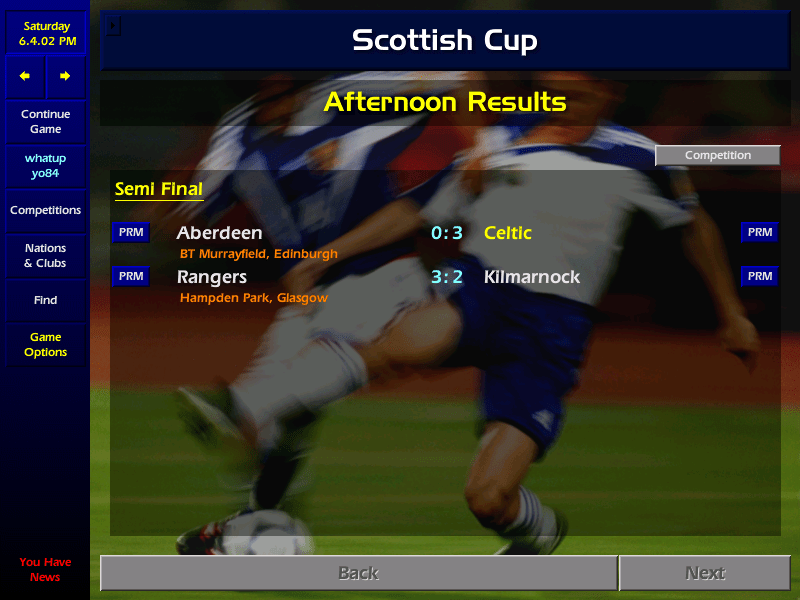
Task: Open Nations & Clubs
Action: [x=45, y=256]
